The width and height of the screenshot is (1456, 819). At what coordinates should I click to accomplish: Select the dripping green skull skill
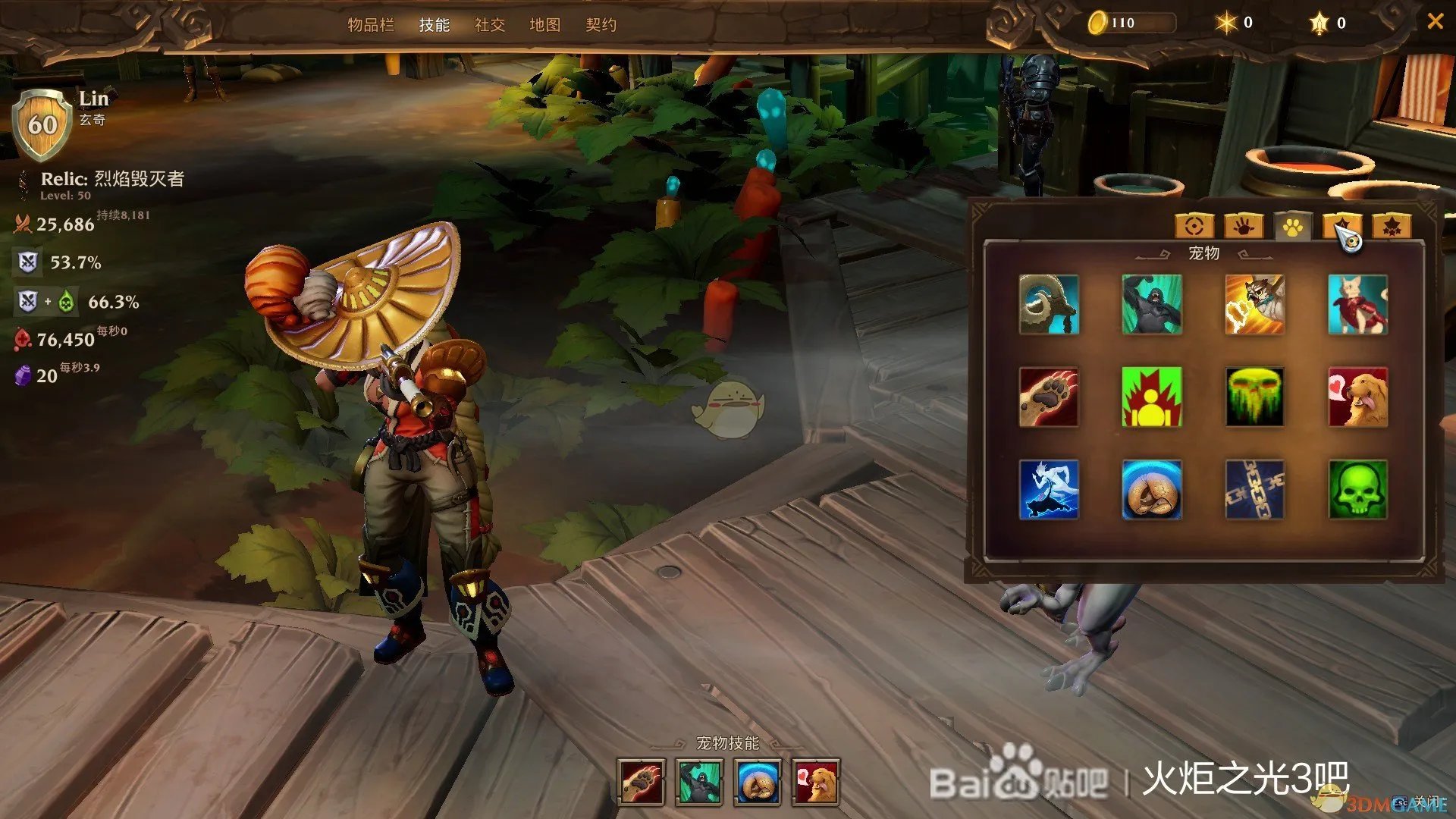point(1255,397)
